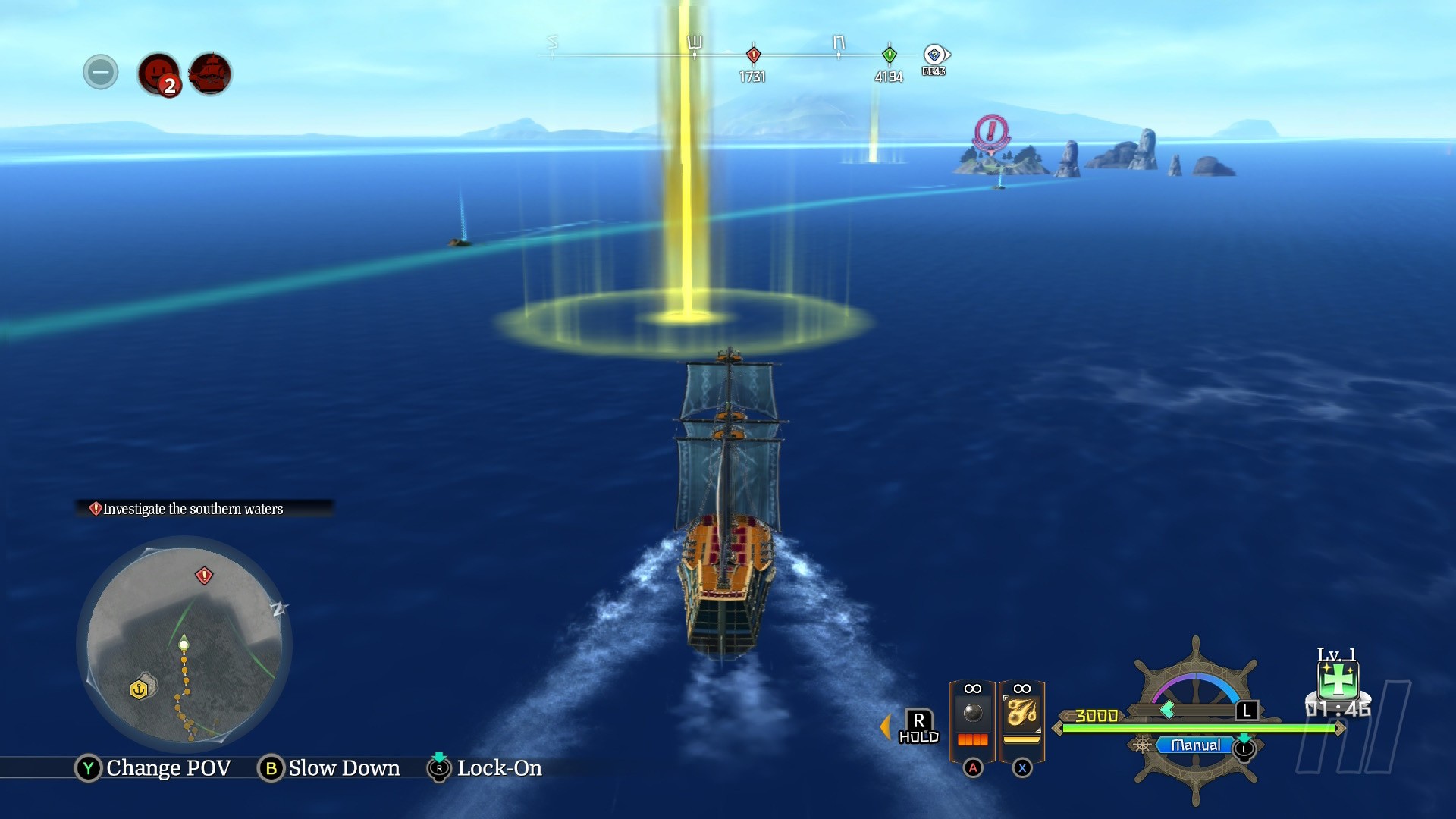Click the yellow anchor port marker on minimap

139,689
